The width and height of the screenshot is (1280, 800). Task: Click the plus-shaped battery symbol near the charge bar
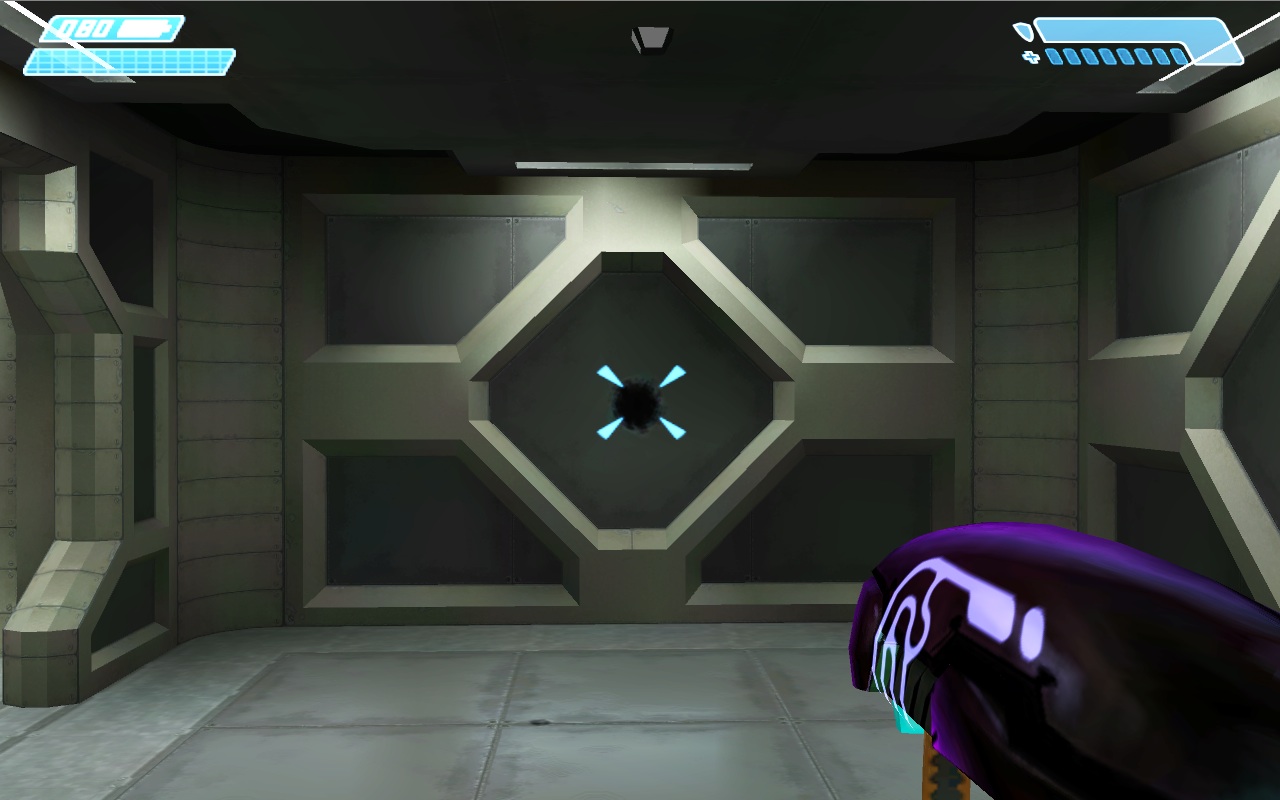pyautogui.click(x=1030, y=56)
